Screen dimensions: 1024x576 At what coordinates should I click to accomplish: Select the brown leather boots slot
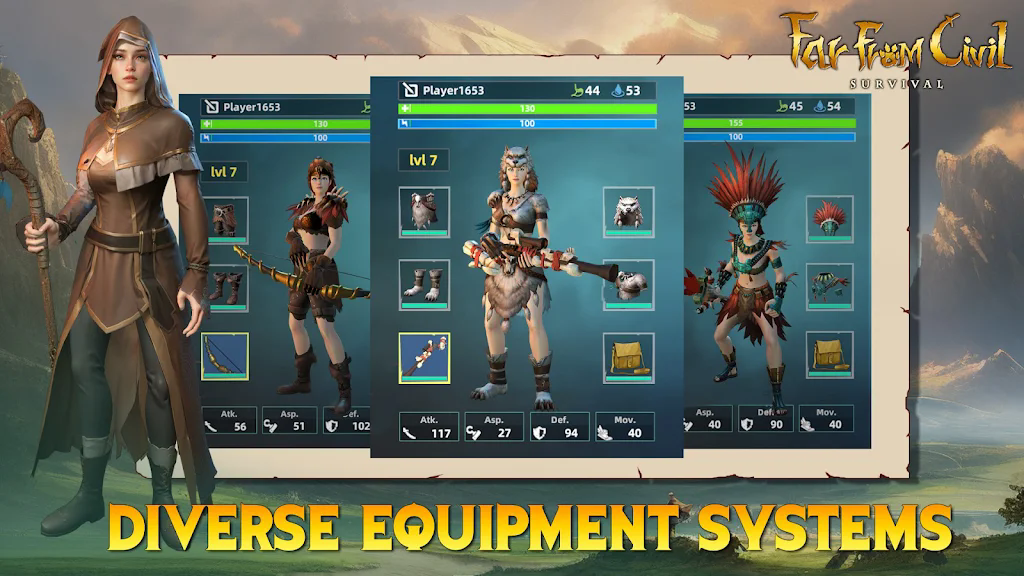(227, 288)
